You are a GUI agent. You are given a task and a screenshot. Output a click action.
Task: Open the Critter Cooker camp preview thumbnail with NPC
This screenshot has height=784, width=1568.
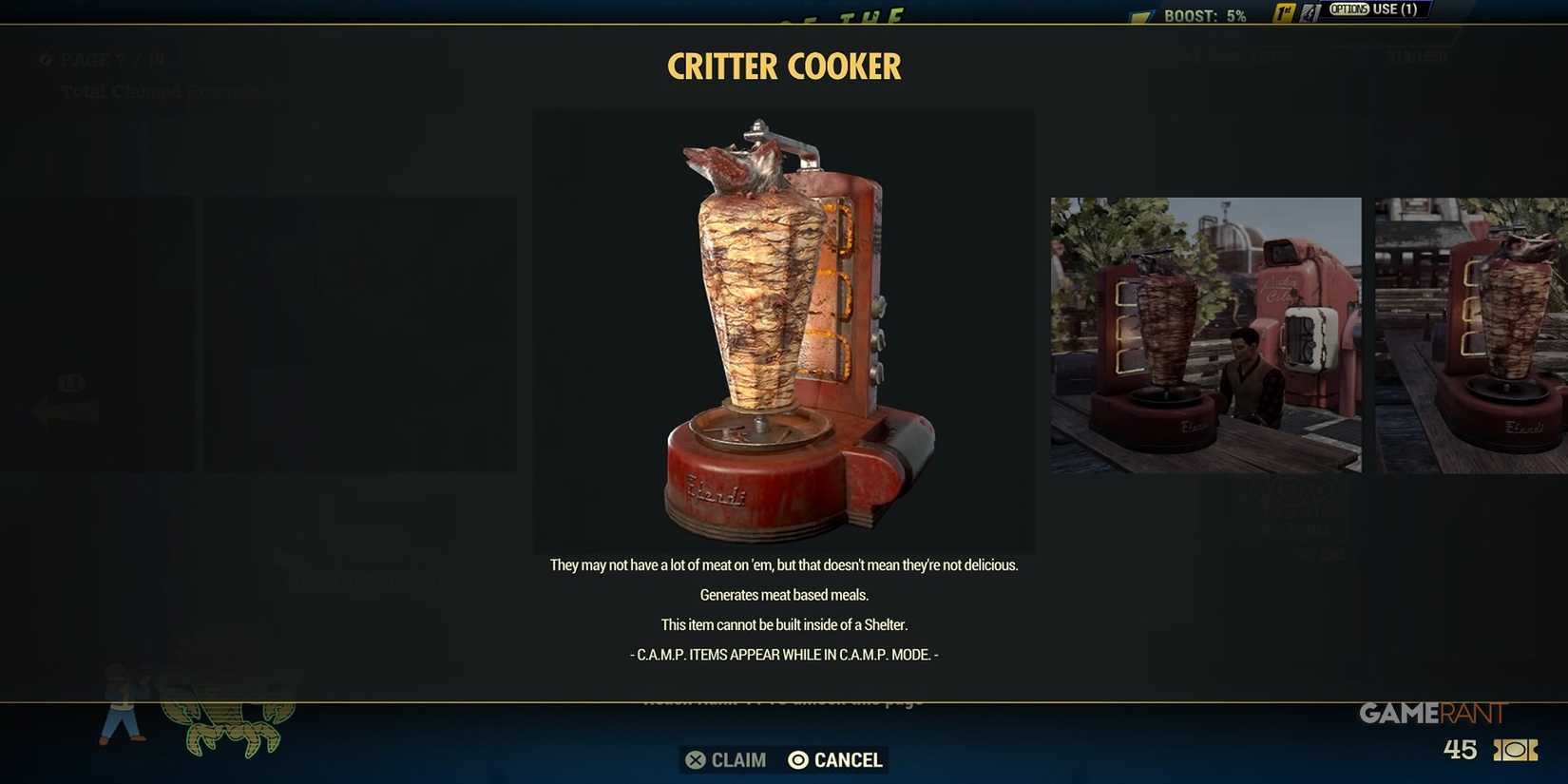(x=1205, y=334)
